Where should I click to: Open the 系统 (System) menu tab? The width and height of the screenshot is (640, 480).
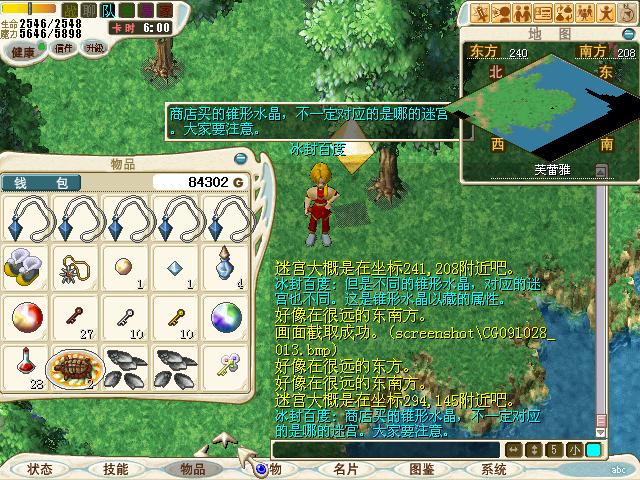[494, 468]
